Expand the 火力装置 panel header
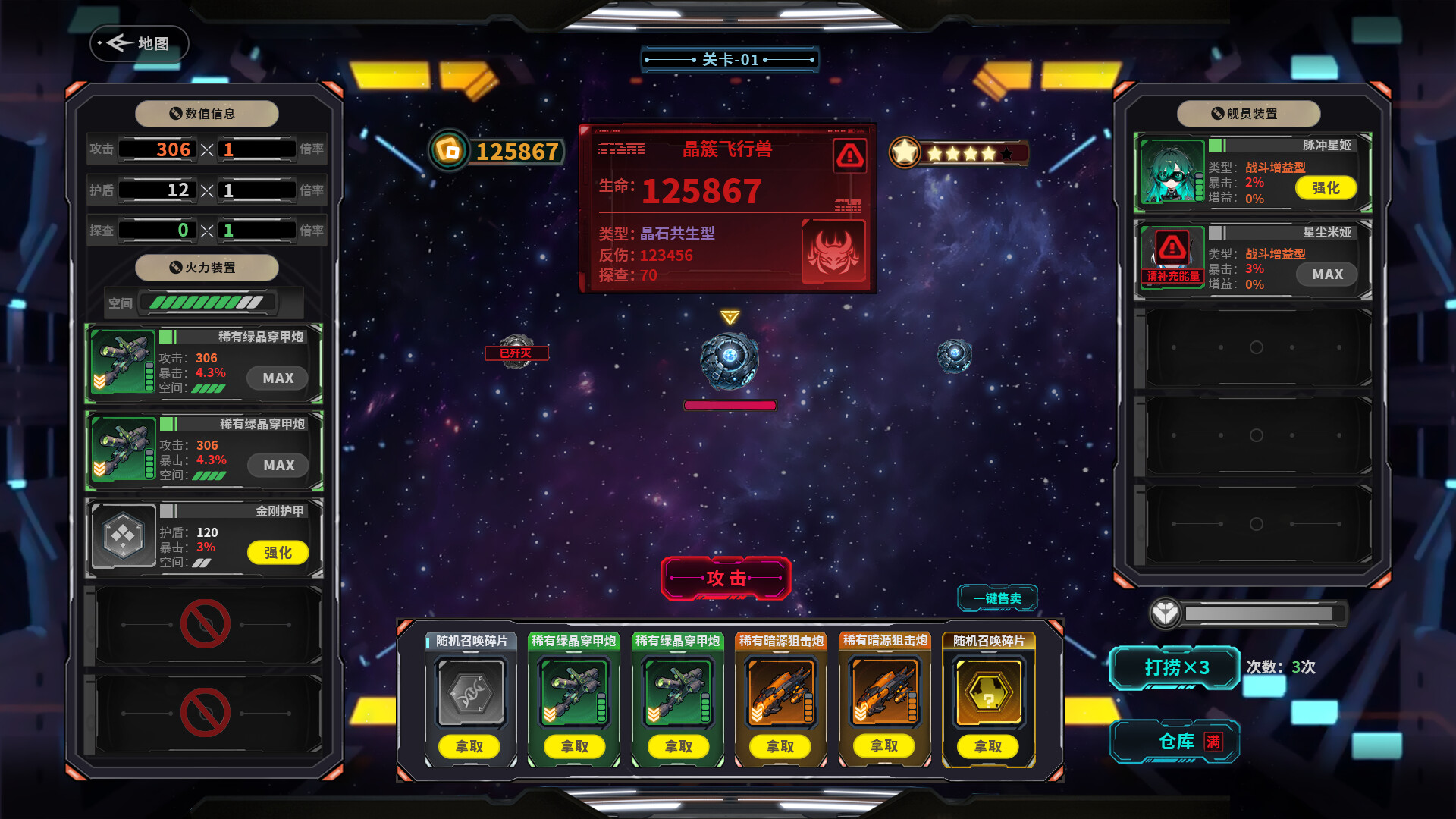Image resolution: width=1456 pixels, height=819 pixels. tap(206, 268)
